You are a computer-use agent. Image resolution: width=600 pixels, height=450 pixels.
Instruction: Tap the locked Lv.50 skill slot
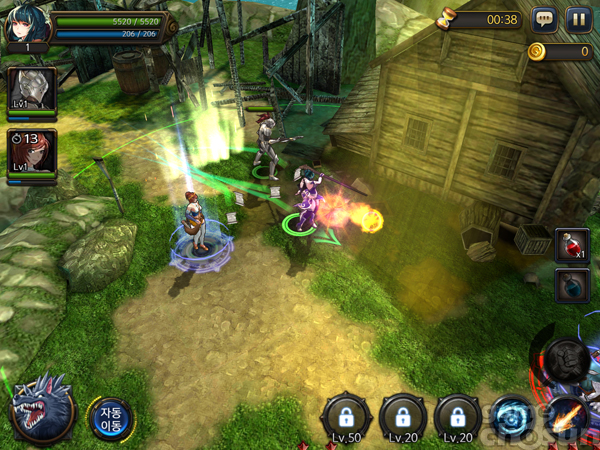point(346,415)
